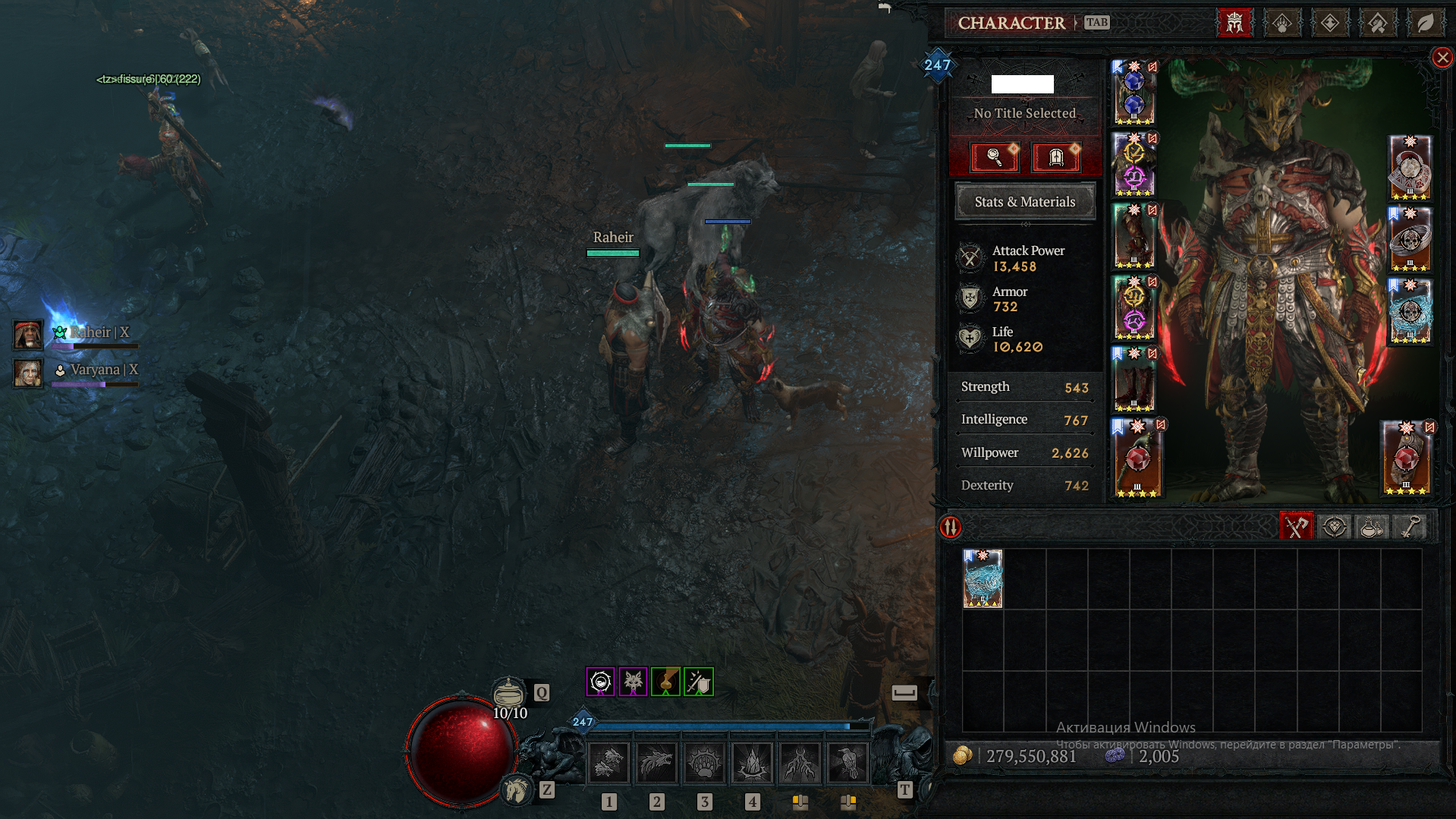Switch to the gem socketables inventory tab
This screenshot has width=1456, height=819.
(1334, 527)
